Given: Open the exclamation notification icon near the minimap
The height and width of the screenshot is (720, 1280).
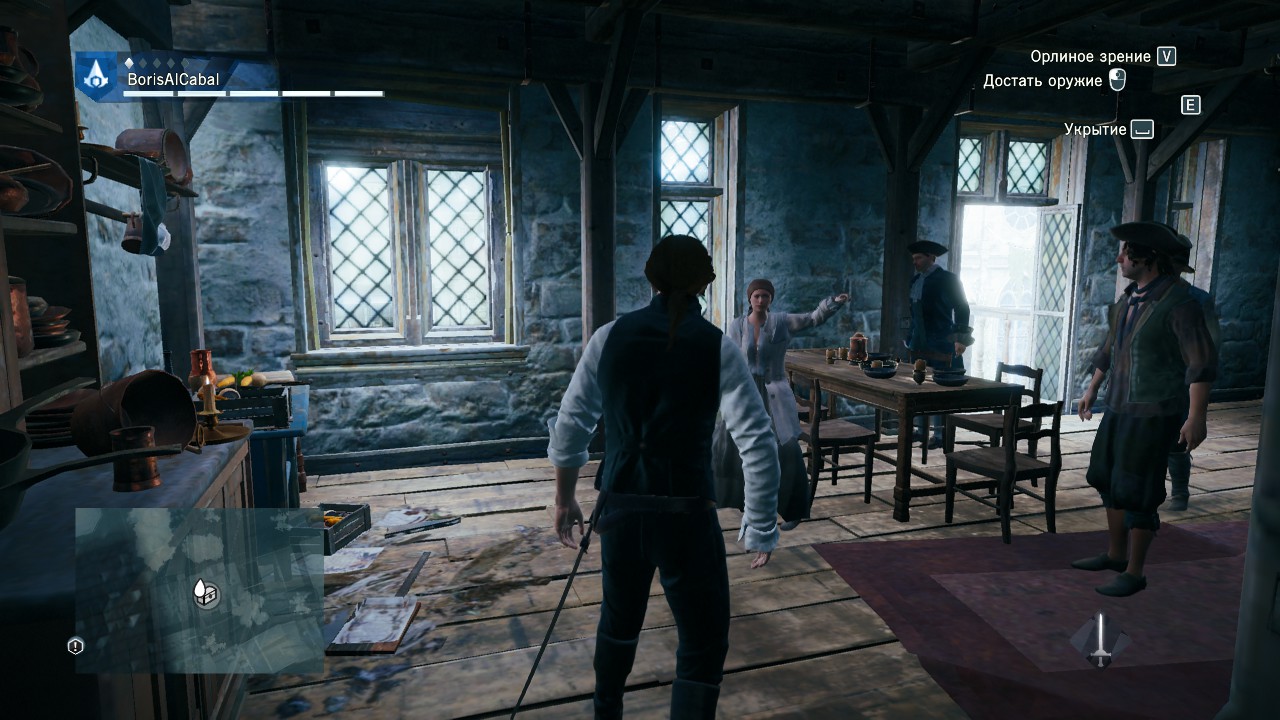Looking at the screenshot, I should pos(75,645).
